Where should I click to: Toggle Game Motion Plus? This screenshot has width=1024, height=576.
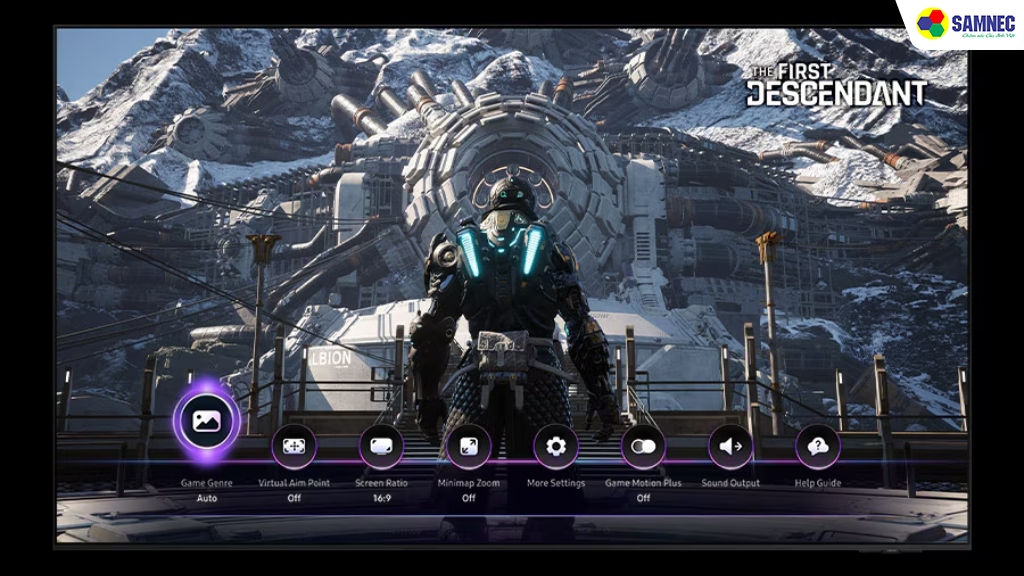643,446
